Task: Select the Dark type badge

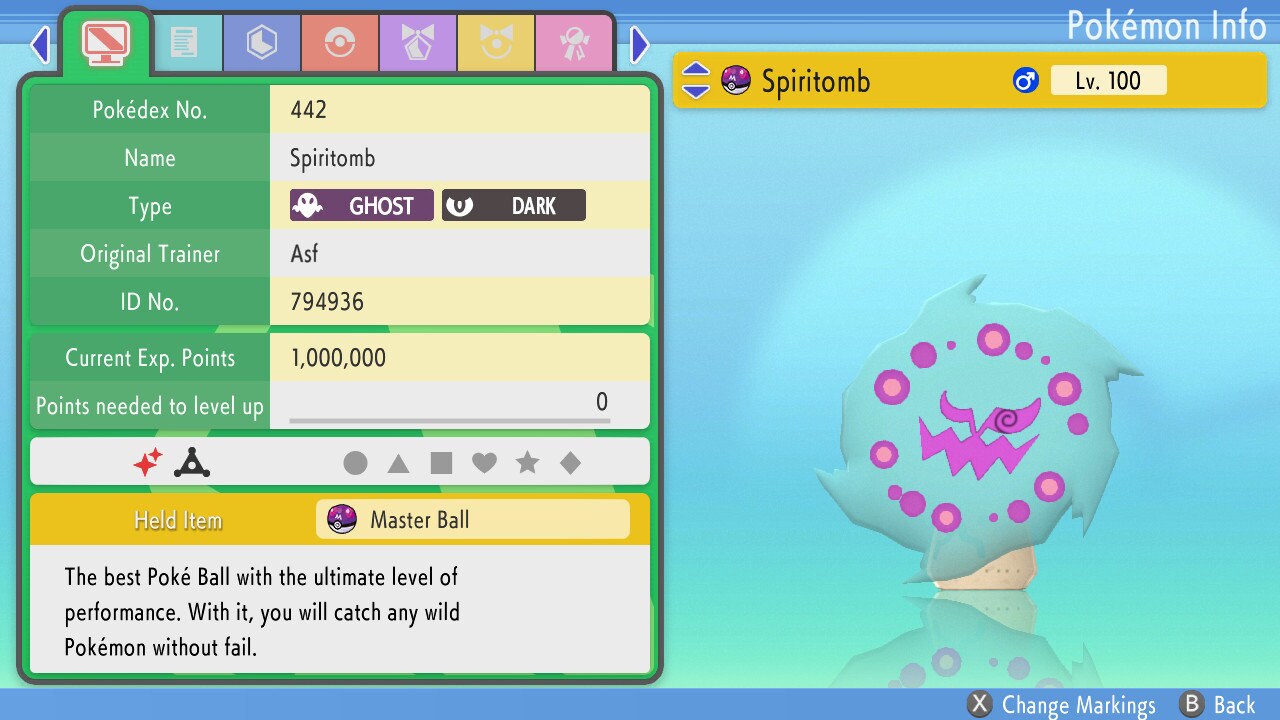Action: [x=513, y=205]
